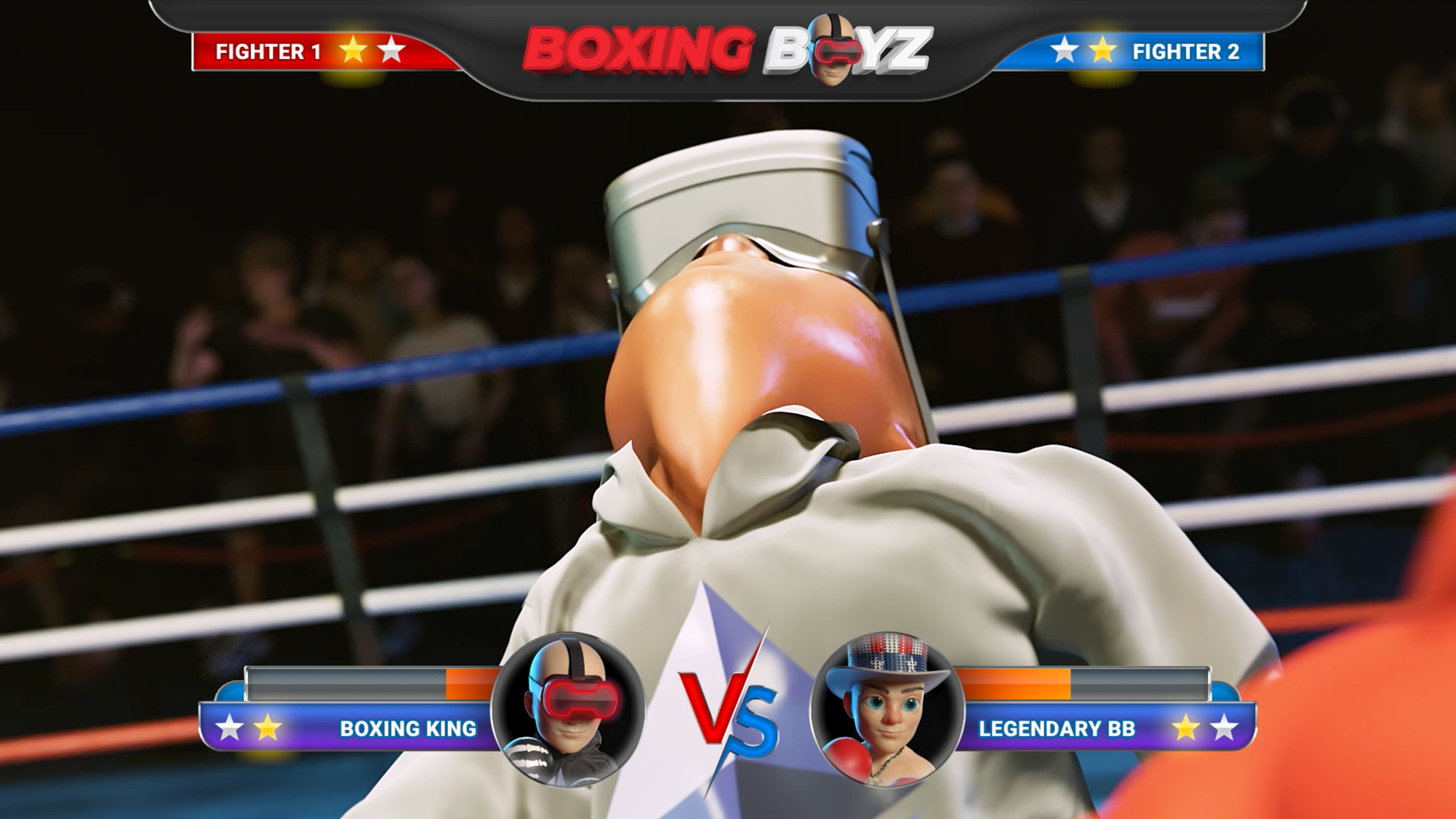Select the Fighter 2 blue banner
The height and width of the screenshot is (819, 1456).
[x=1137, y=52]
